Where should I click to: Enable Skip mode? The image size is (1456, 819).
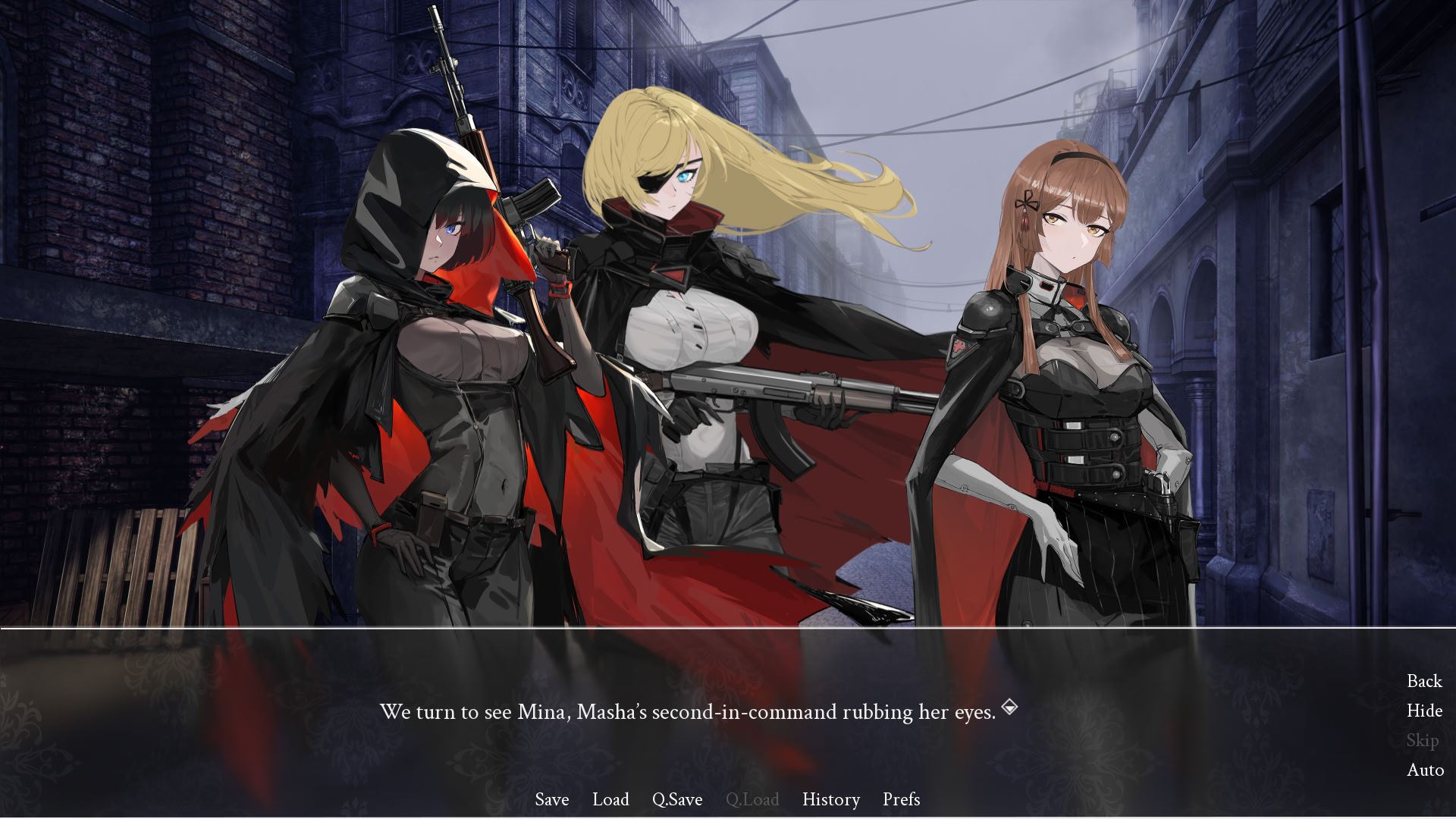1423,740
